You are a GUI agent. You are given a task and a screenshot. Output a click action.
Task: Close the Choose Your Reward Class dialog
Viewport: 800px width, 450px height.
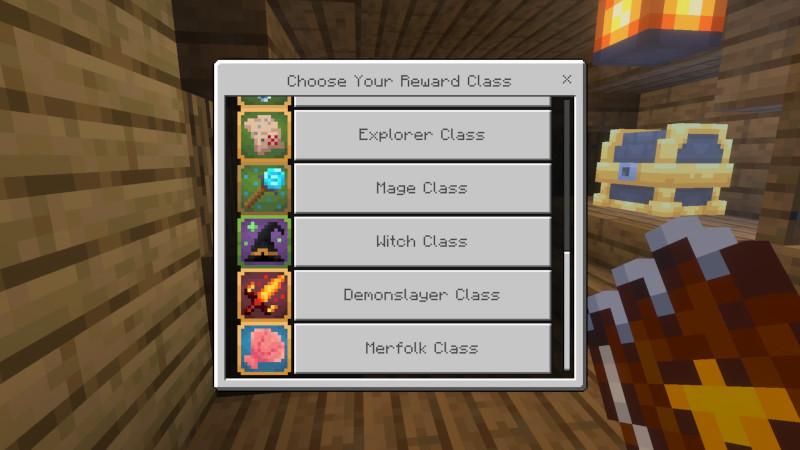pos(567,79)
